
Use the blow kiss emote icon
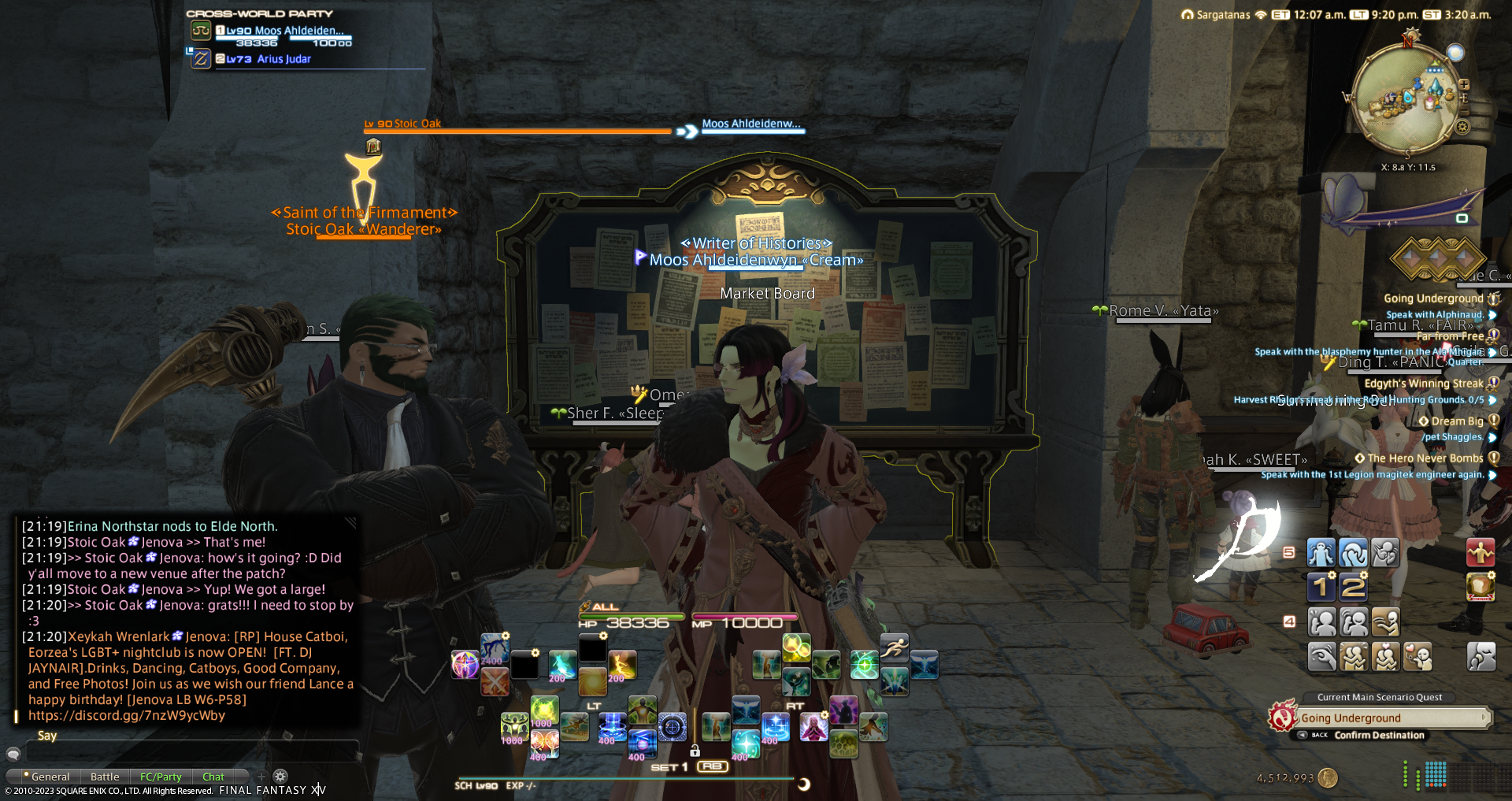1417,657
